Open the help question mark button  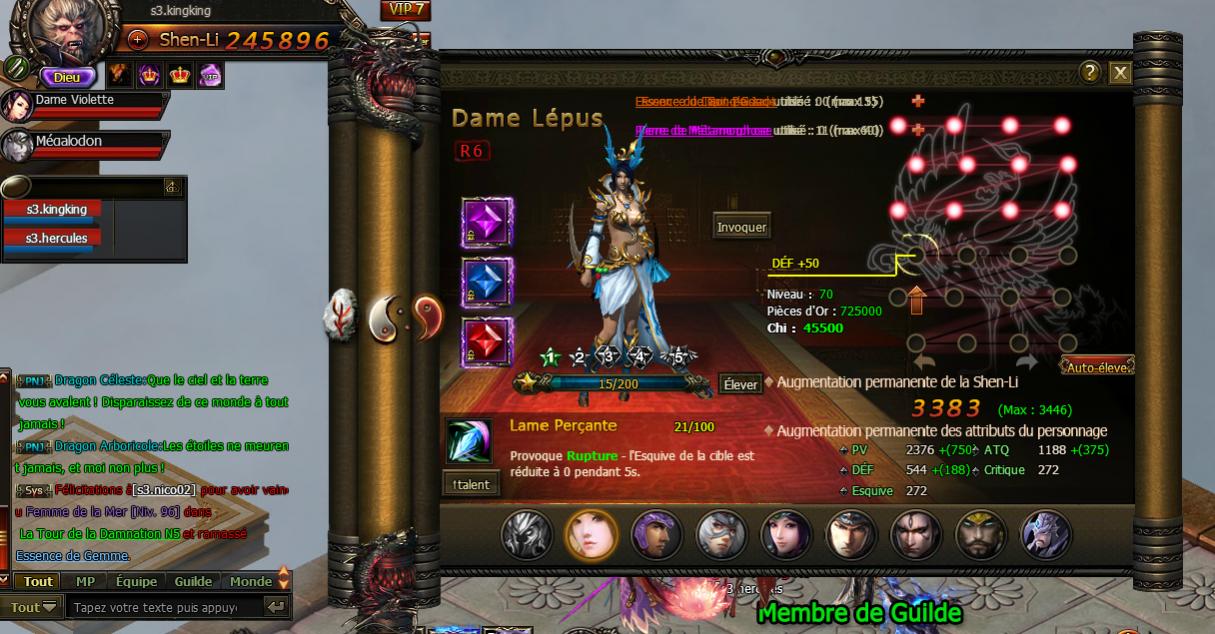1091,72
